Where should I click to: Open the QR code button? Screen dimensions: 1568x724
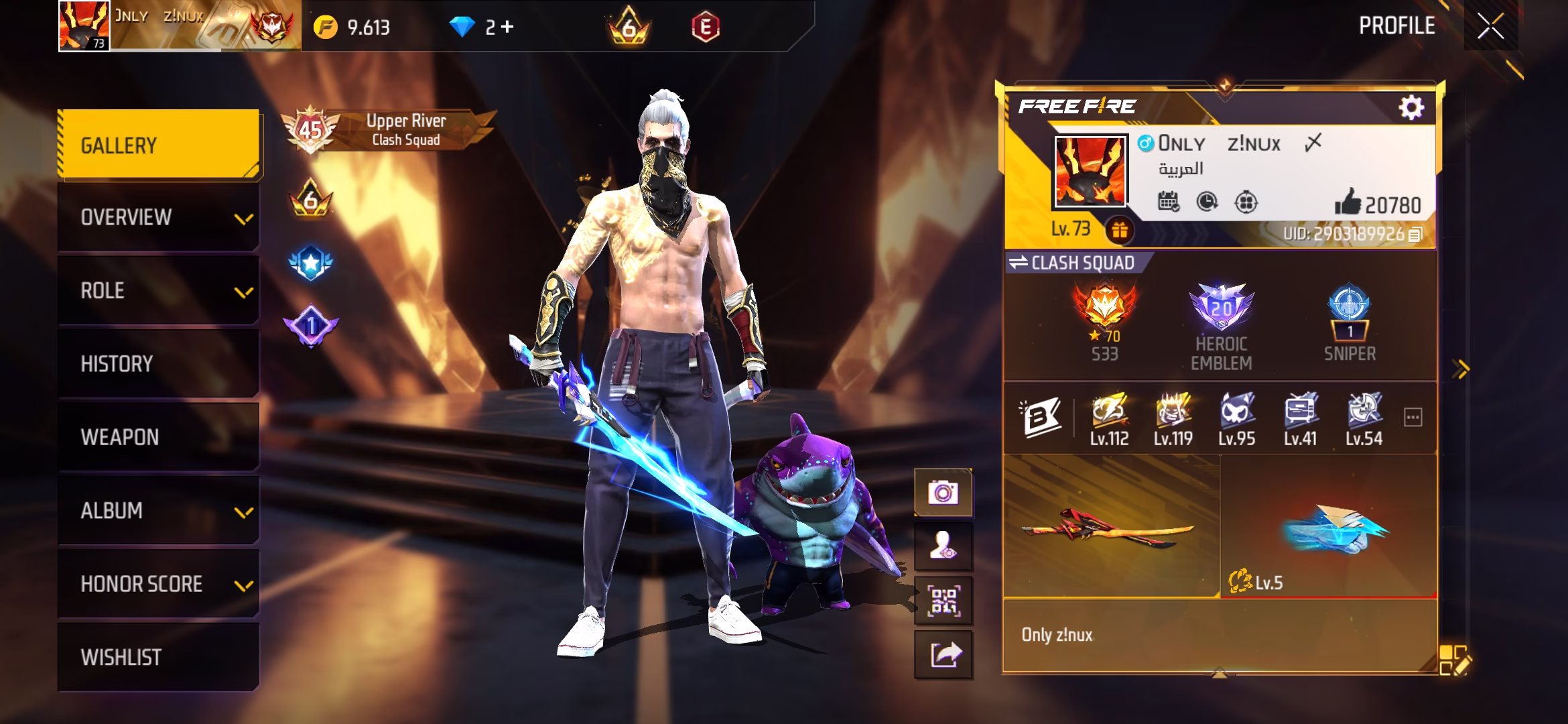click(x=943, y=601)
